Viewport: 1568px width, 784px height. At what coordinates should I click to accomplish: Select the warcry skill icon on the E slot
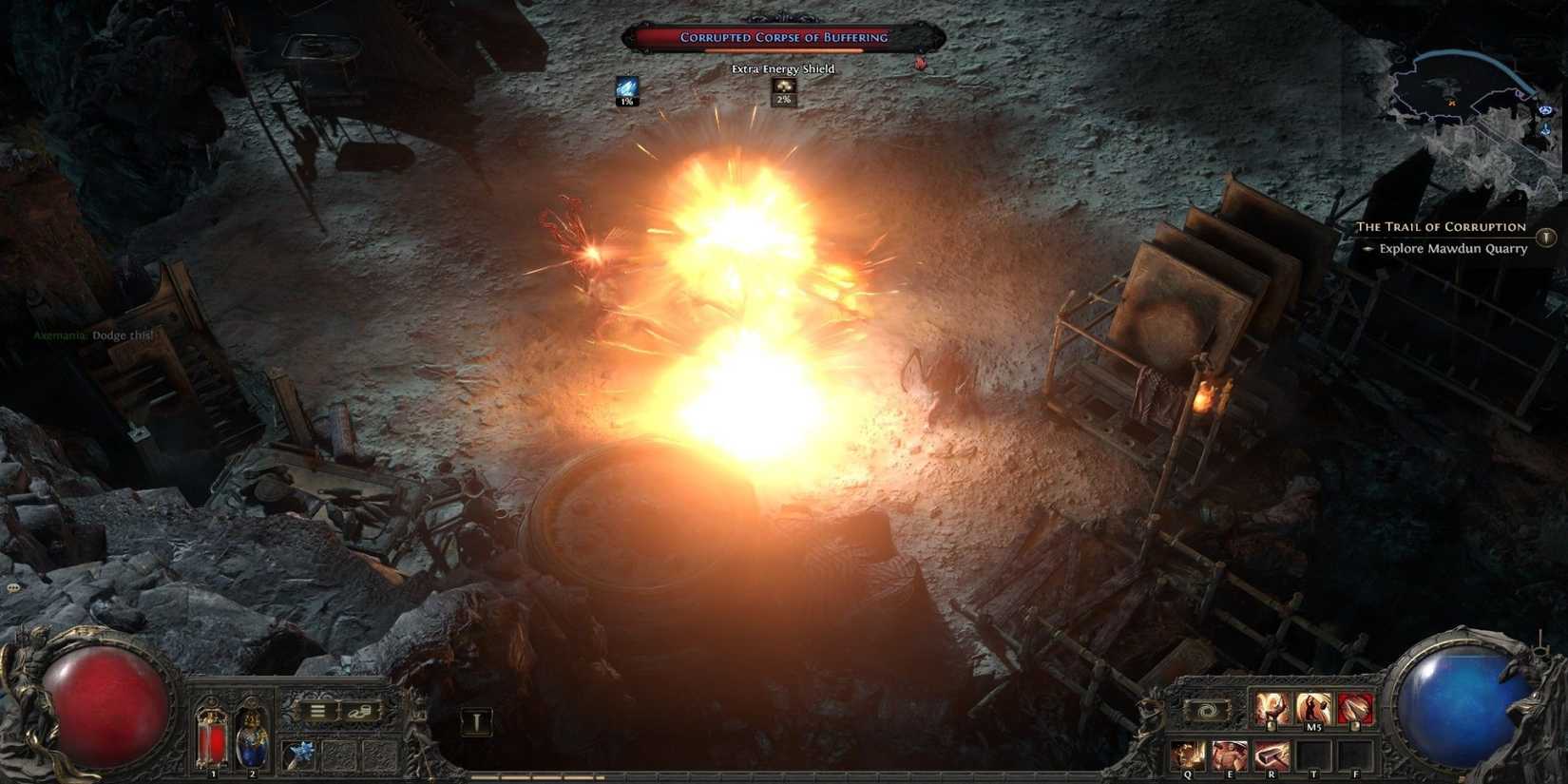[1229, 753]
